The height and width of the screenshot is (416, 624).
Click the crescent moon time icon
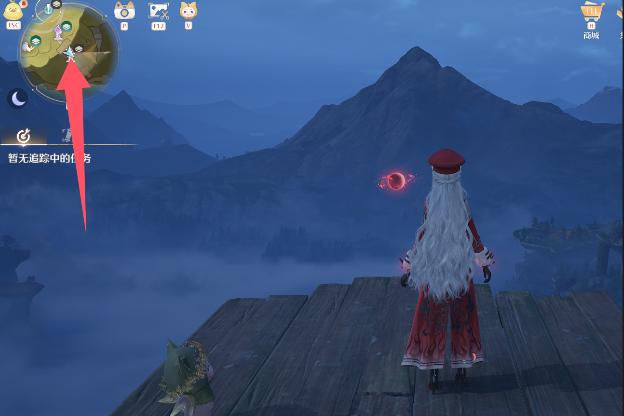[17, 98]
